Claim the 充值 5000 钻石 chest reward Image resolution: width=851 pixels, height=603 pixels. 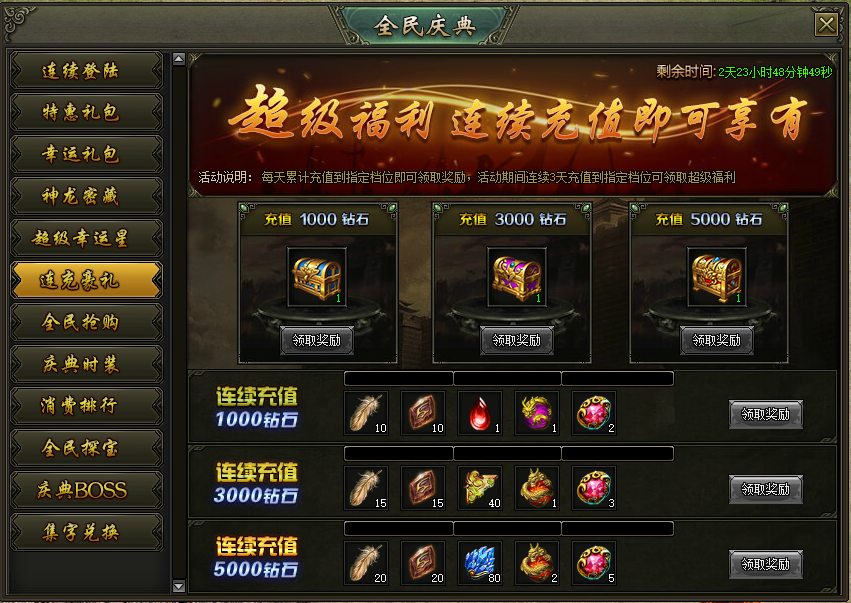point(717,340)
